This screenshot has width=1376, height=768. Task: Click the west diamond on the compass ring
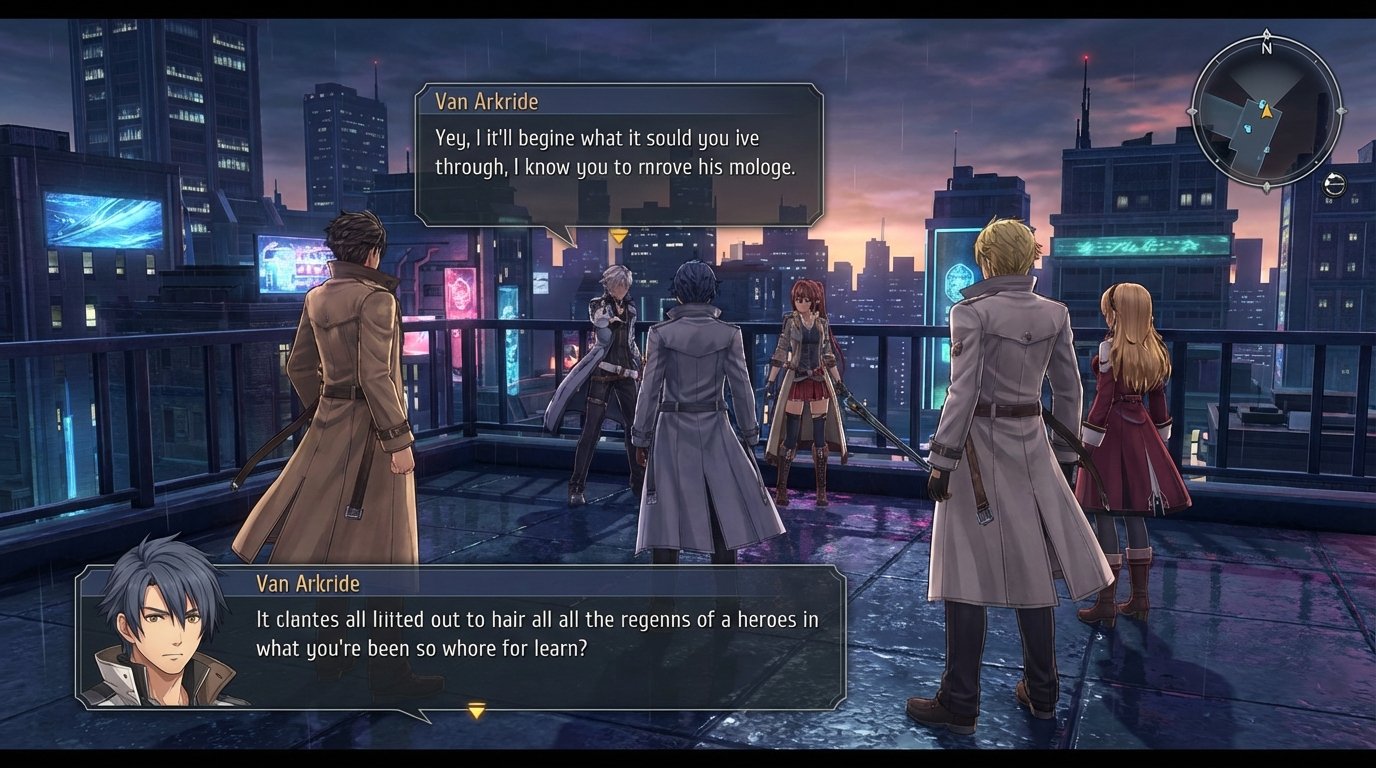[1191, 111]
